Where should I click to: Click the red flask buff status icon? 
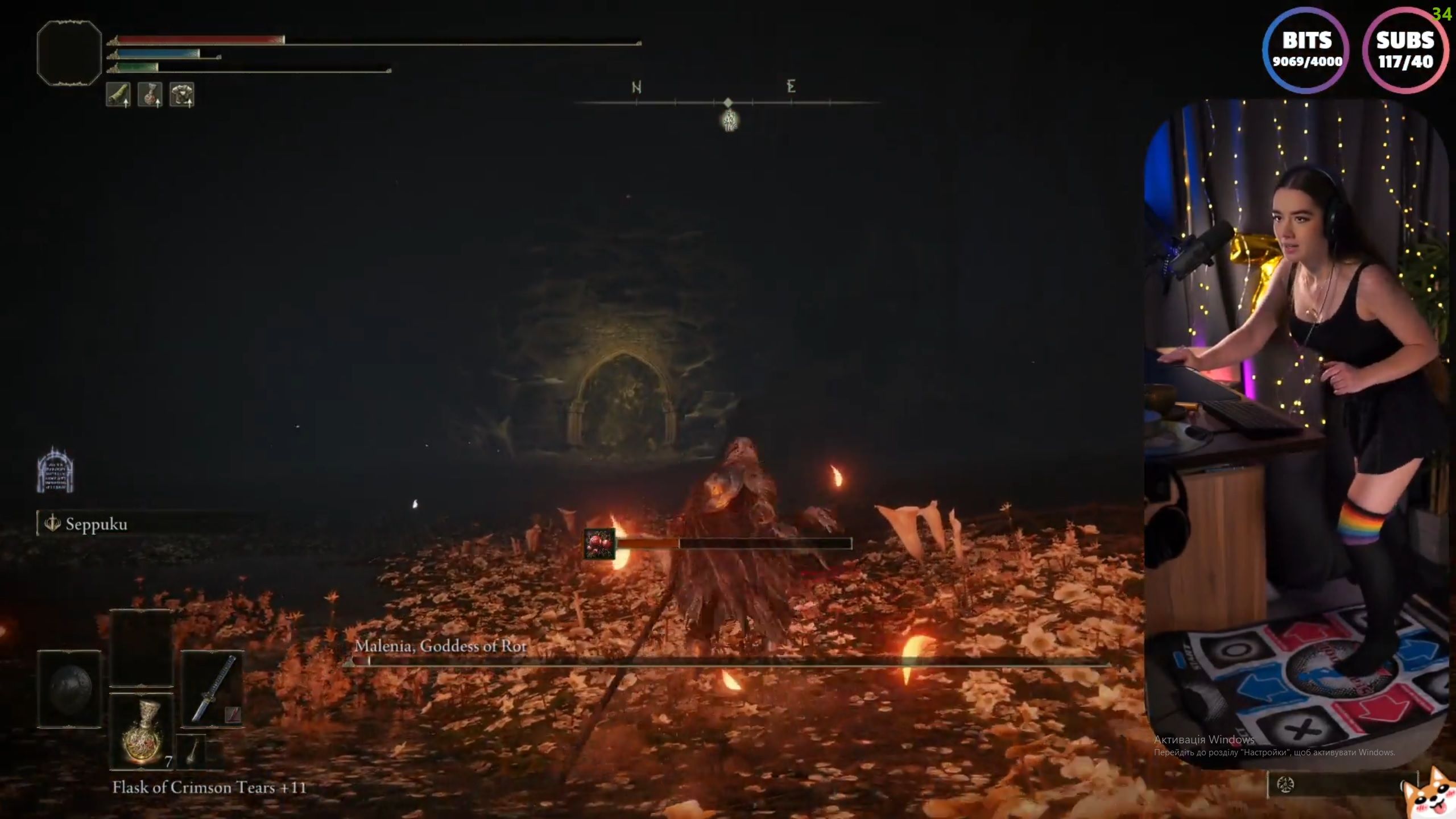(x=150, y=94)
